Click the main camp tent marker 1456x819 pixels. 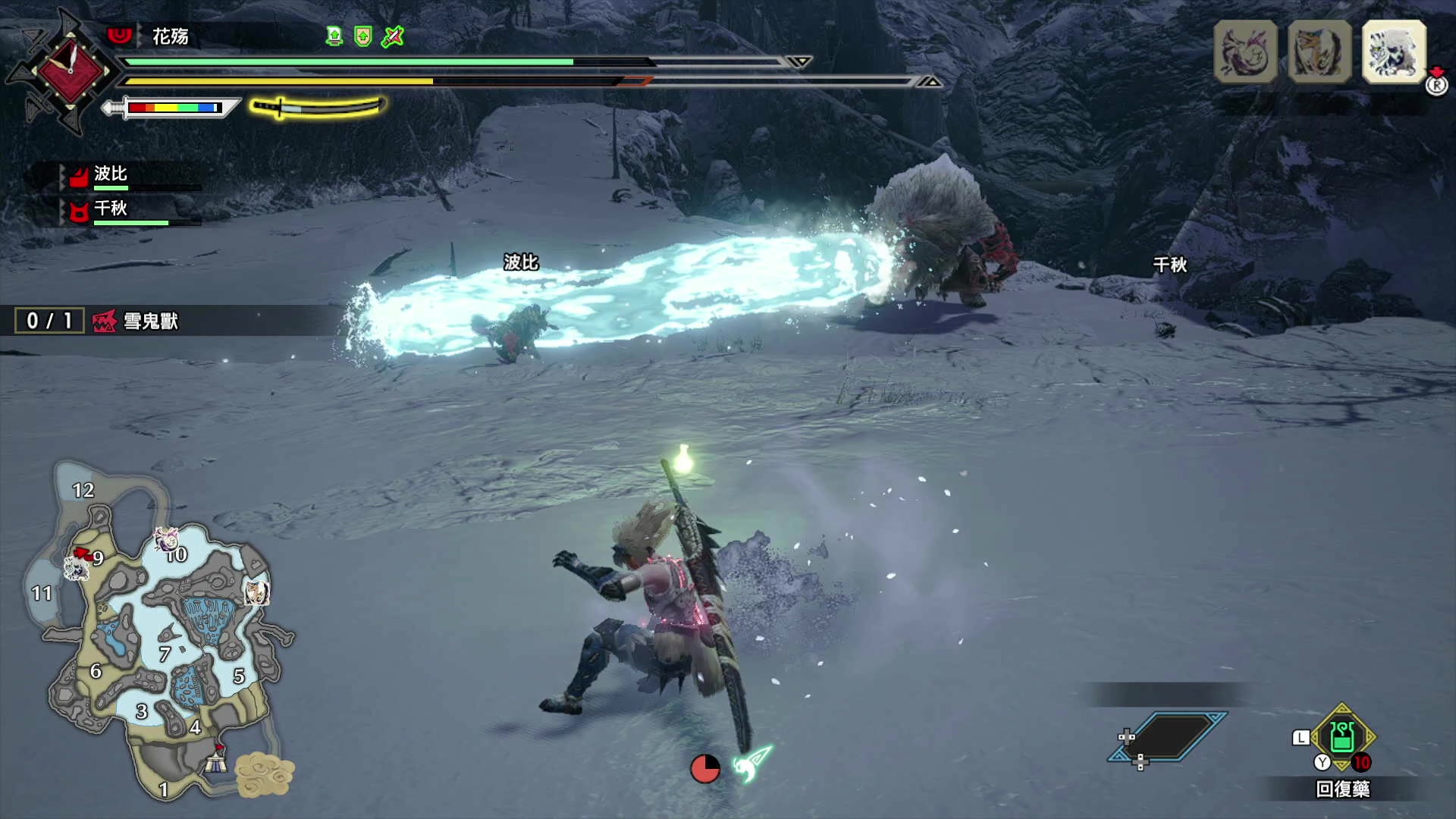coord(216,761)
